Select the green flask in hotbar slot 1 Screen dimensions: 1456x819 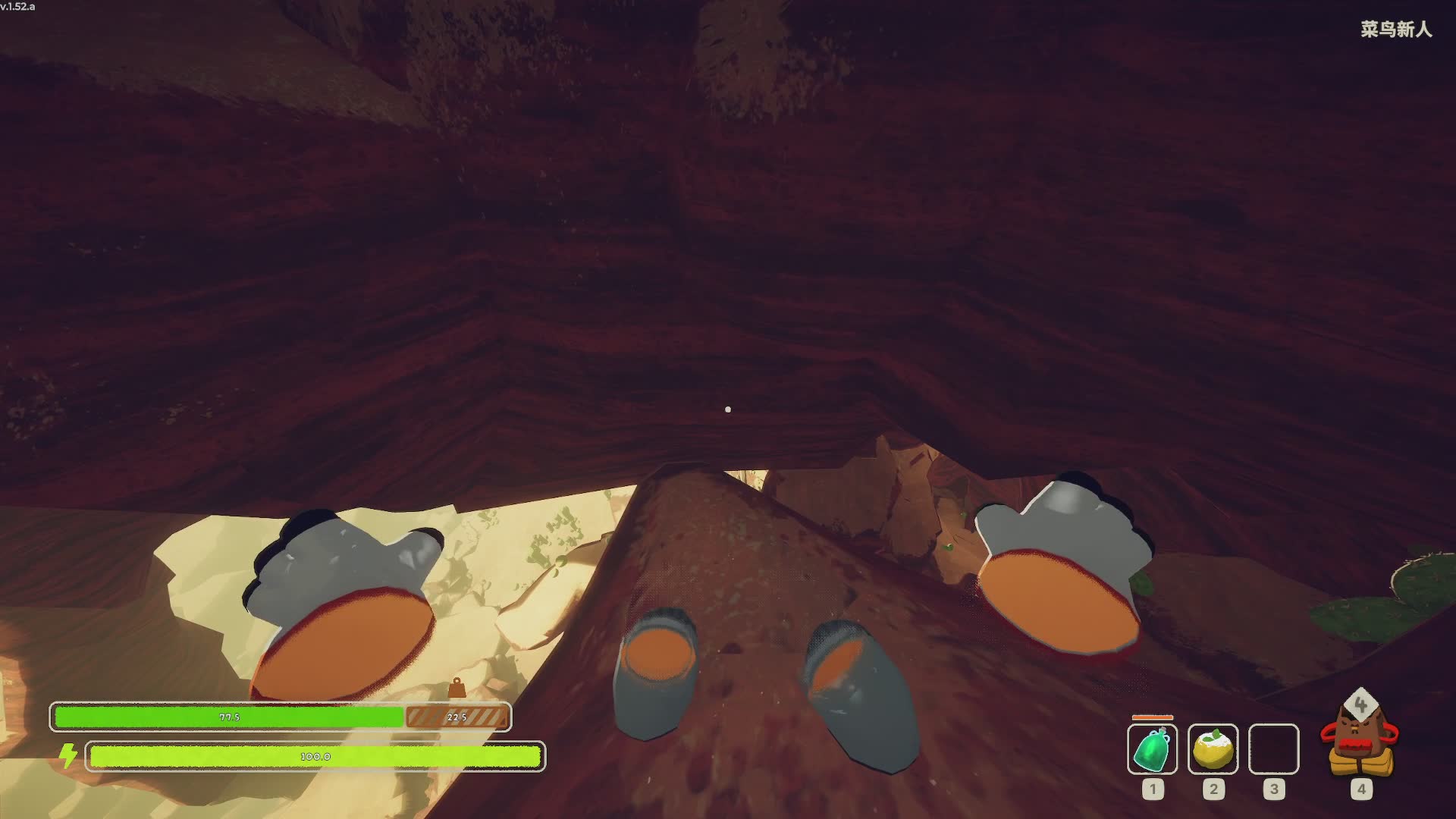[x=1152, y=749]
